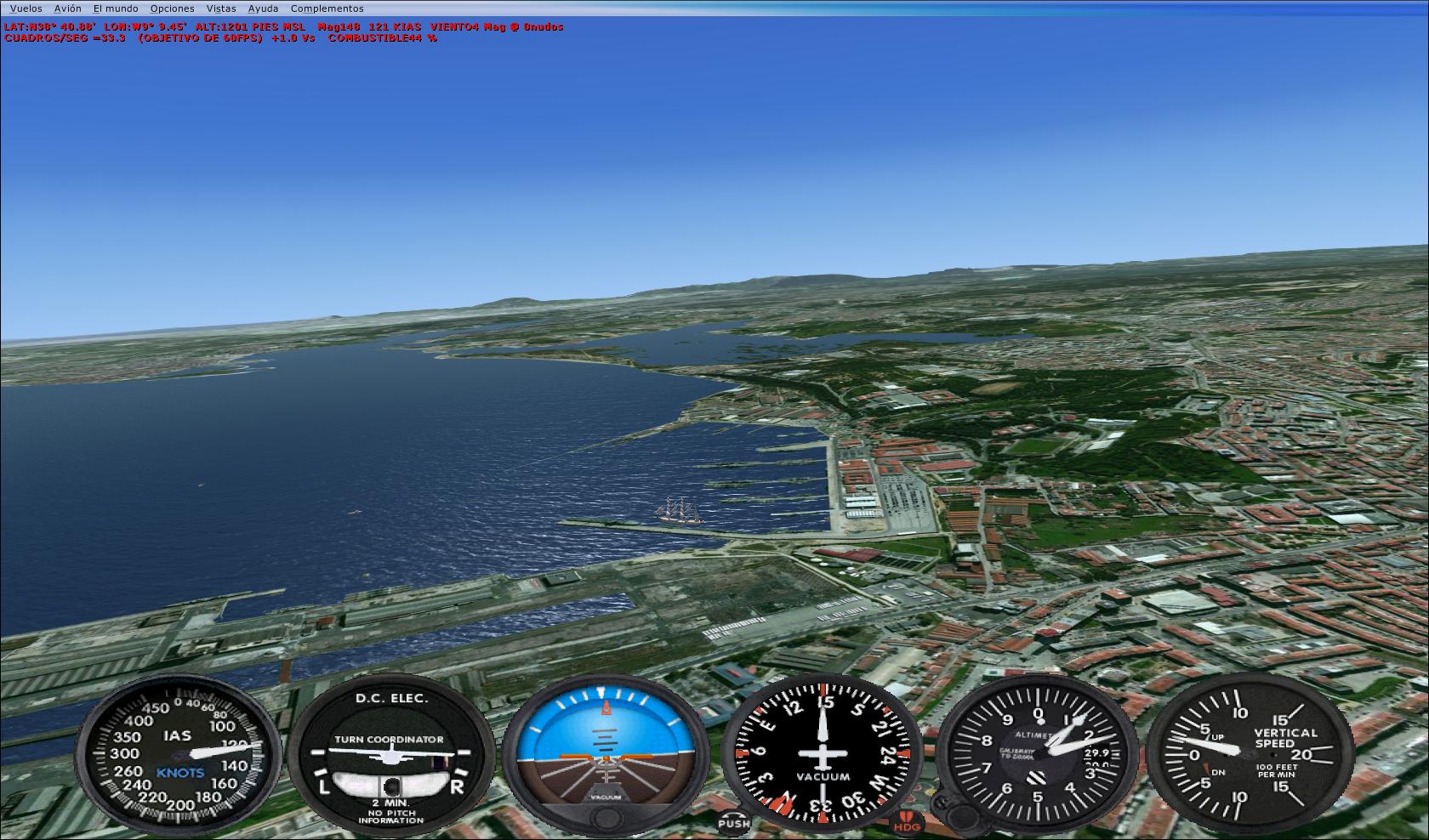Open the Avión menu
Screen dimensions: 1429x840
click(x=68, y=9)
